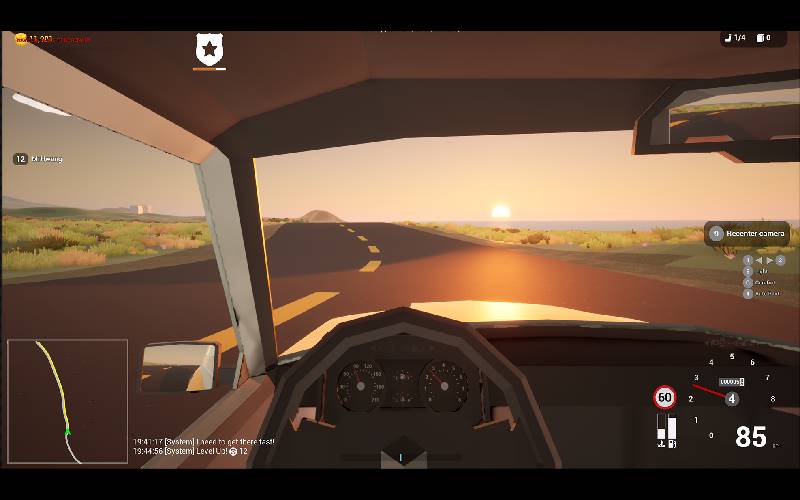The height and width of the screenshot is (500, 800).
Task: Click the 60 speed limit sign icon
Action: click(665, 398)
